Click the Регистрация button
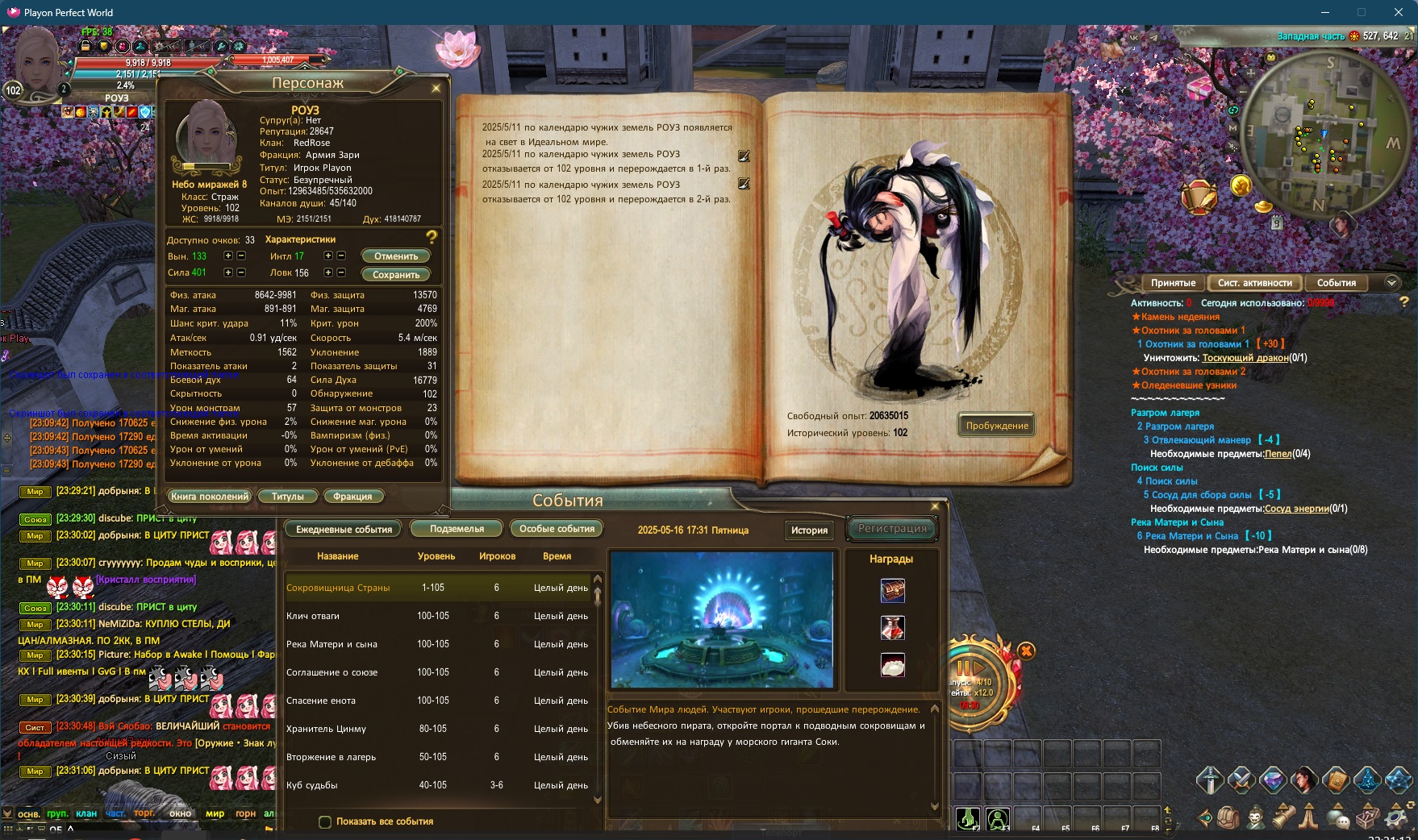This screenshot has height=840, width=1418. point(892,529)
